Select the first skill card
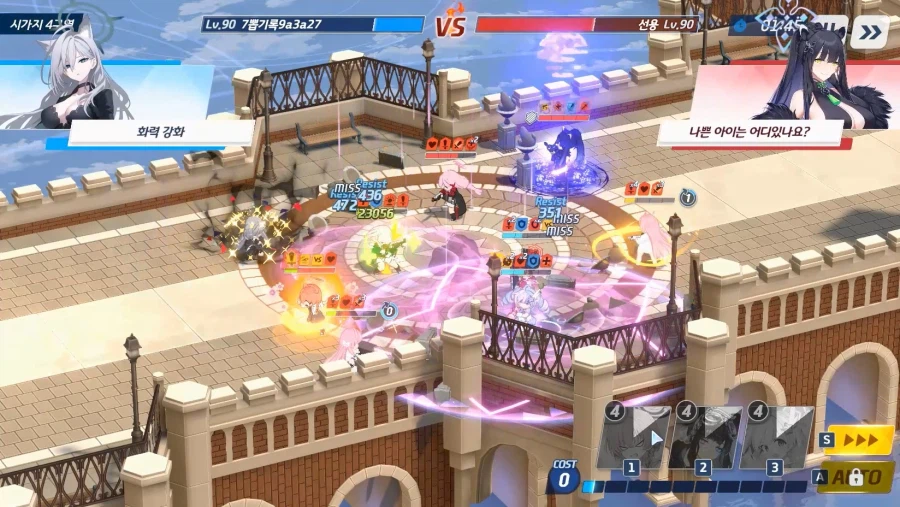Screen dimensions: 900x507 pyautogui.click(x=633, y=437)
